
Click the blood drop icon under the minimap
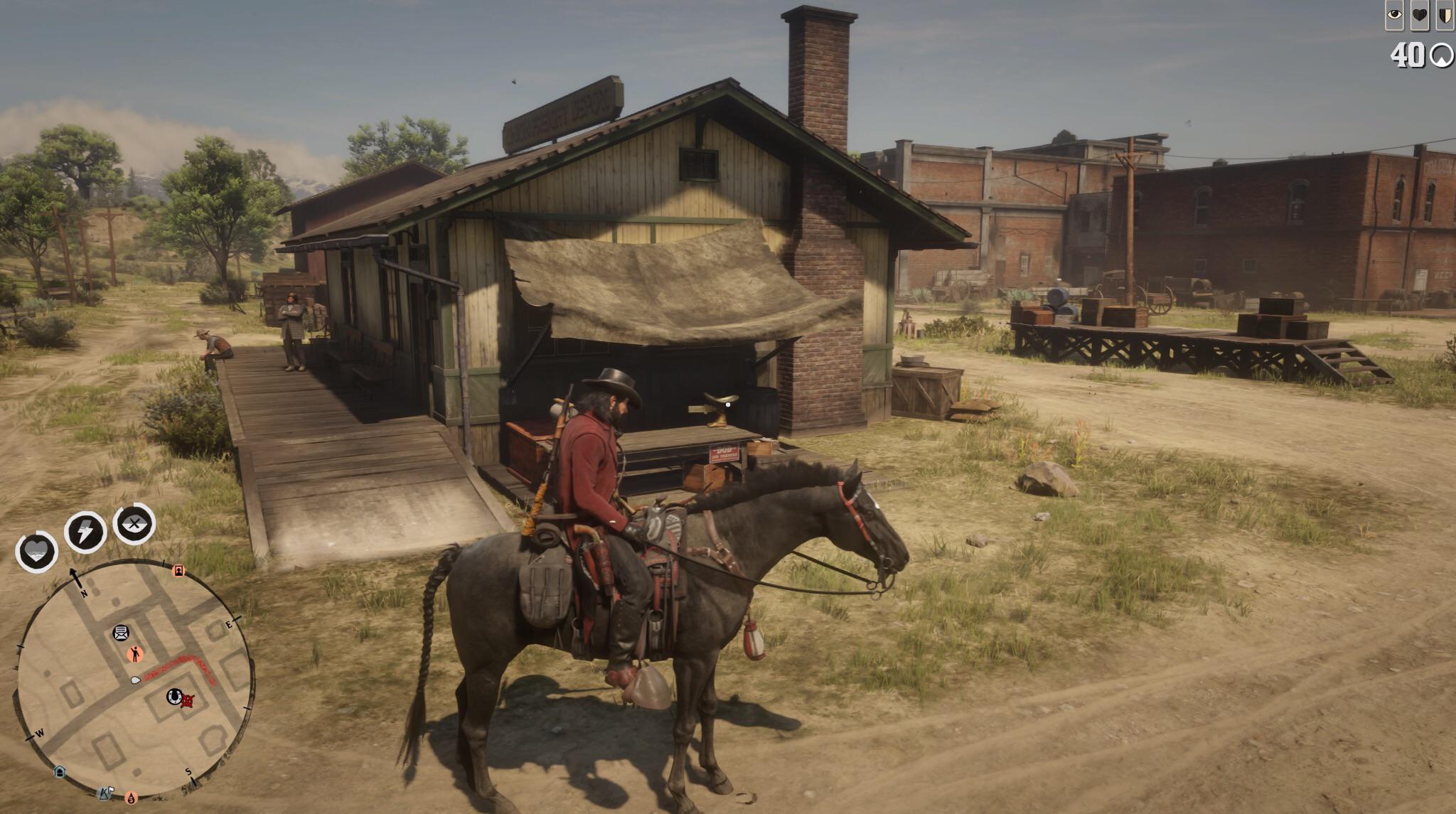132,797
